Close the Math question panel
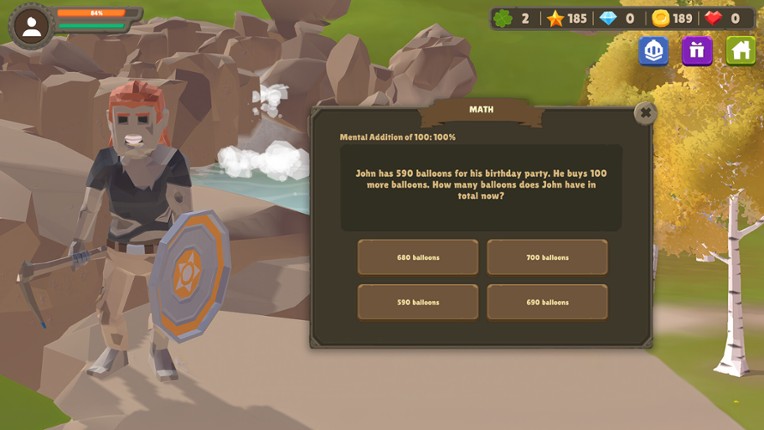764x430 pixels. (645, 113)
